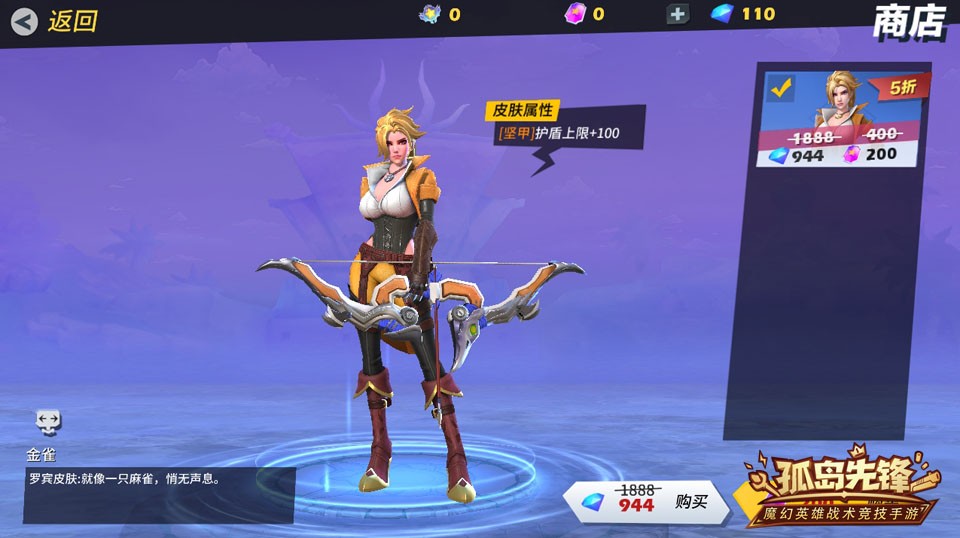Toggle the character view icon above 金雀
Image resolution: width=960 pixels, height=538 pixels.
(x=48, y=421)
